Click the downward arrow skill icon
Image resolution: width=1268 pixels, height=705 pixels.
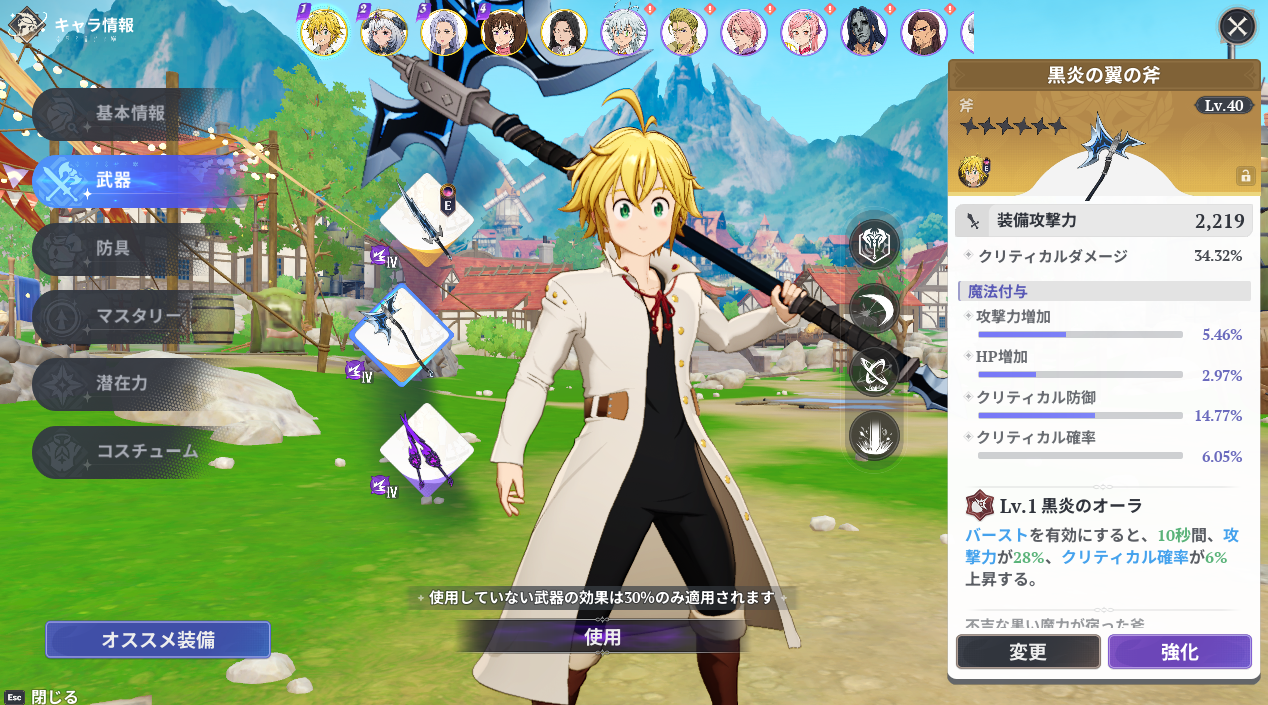pyautogui.click(x=874, y=436)
